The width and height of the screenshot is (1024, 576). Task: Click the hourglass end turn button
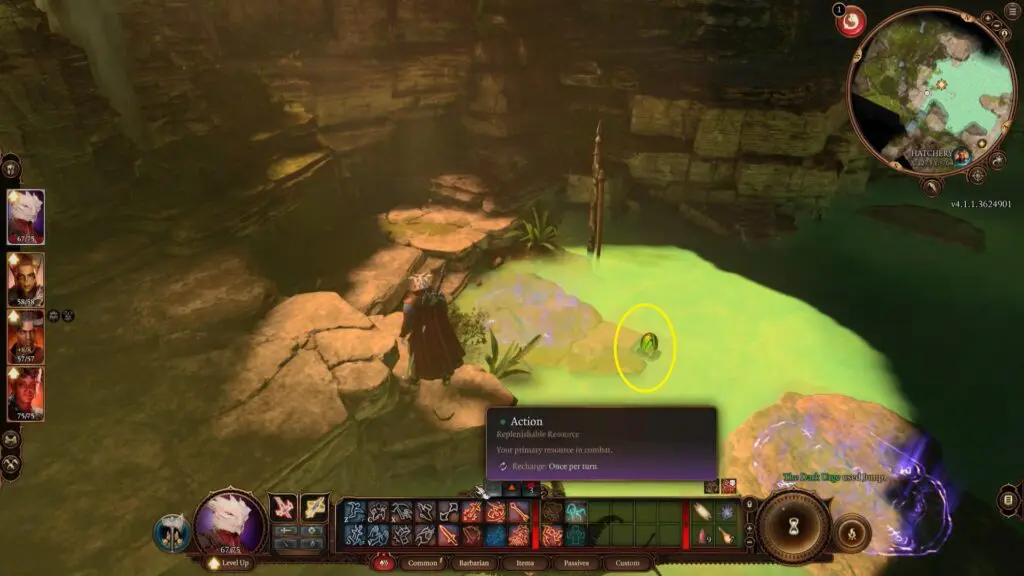[794, 526]
